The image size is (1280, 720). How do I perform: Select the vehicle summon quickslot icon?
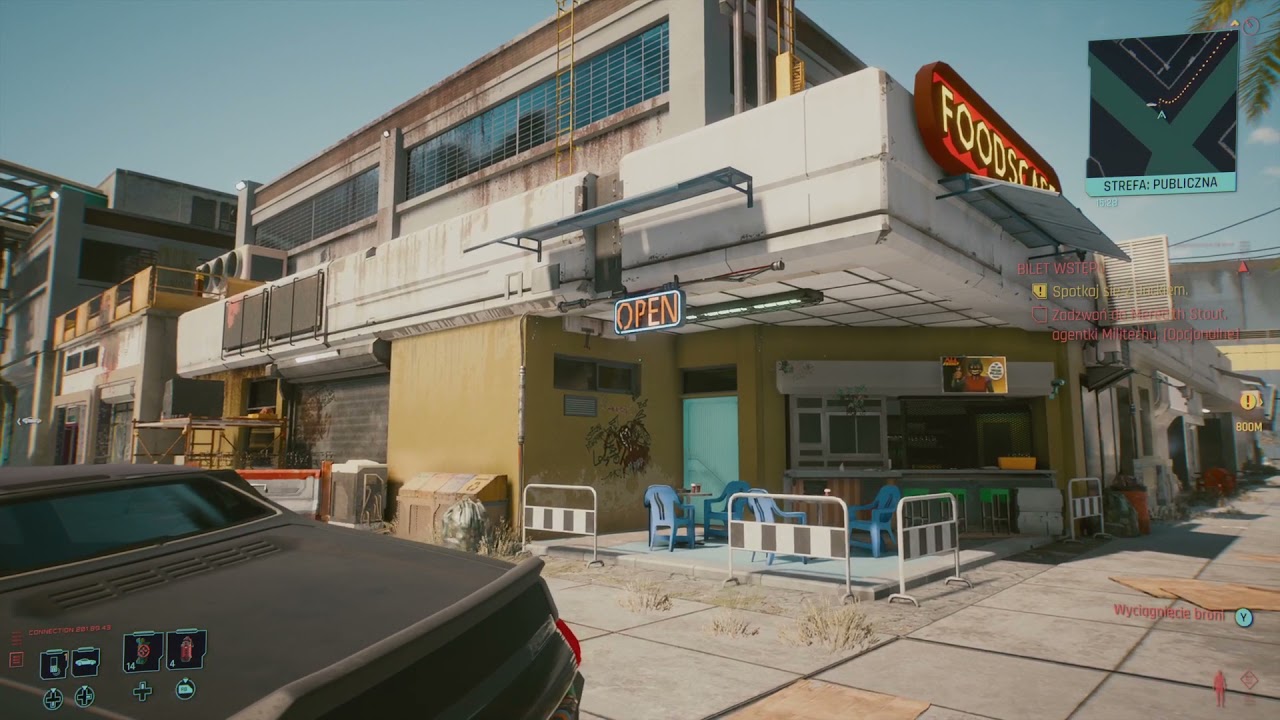[84, 661]
